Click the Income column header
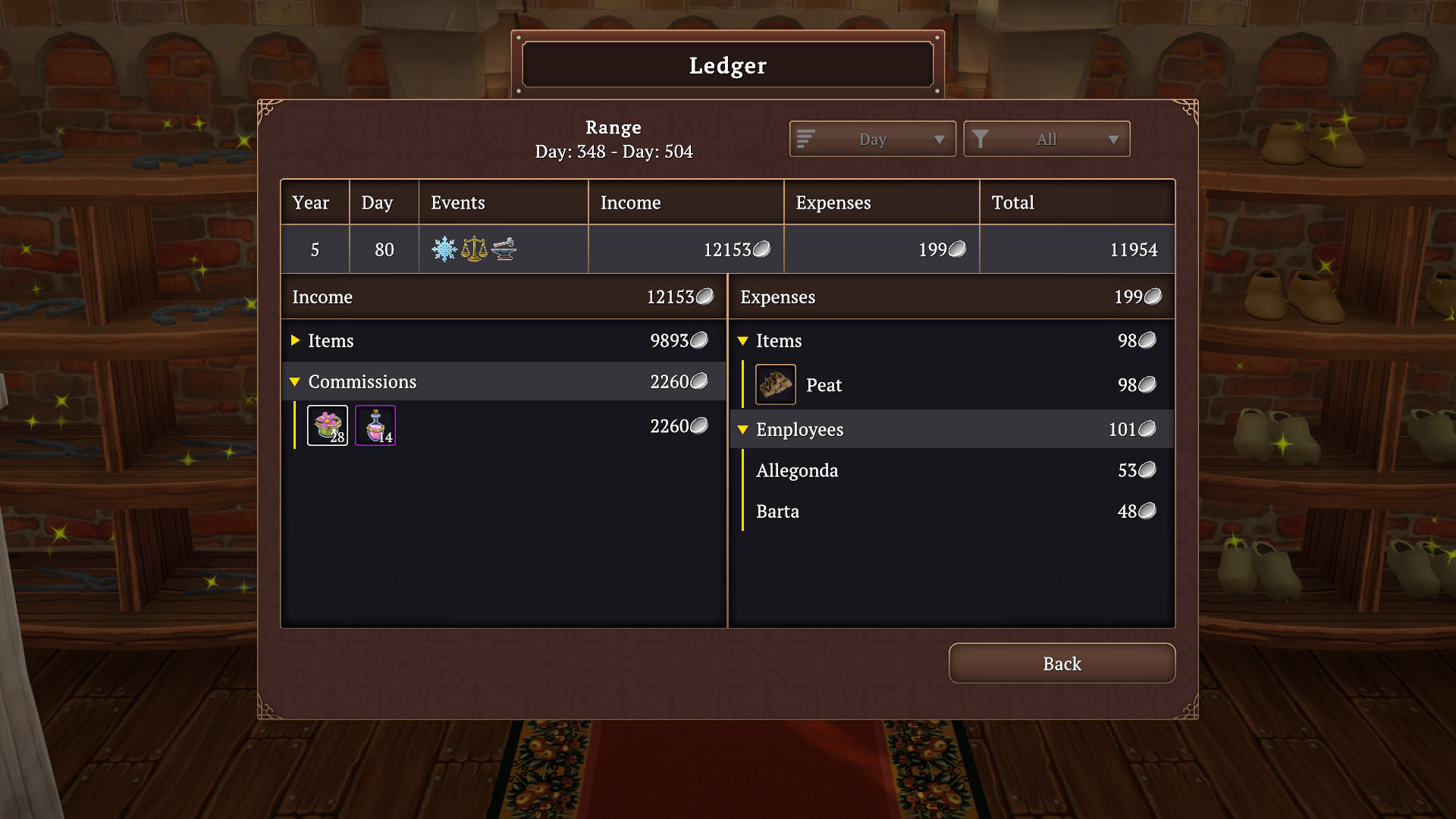The image size is (1456, 819). coord(631,202)
